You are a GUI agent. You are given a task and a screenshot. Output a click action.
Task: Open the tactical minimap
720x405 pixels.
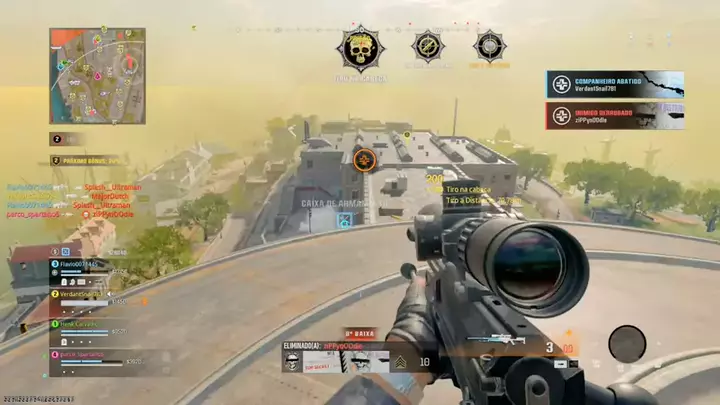pos(97,76)
